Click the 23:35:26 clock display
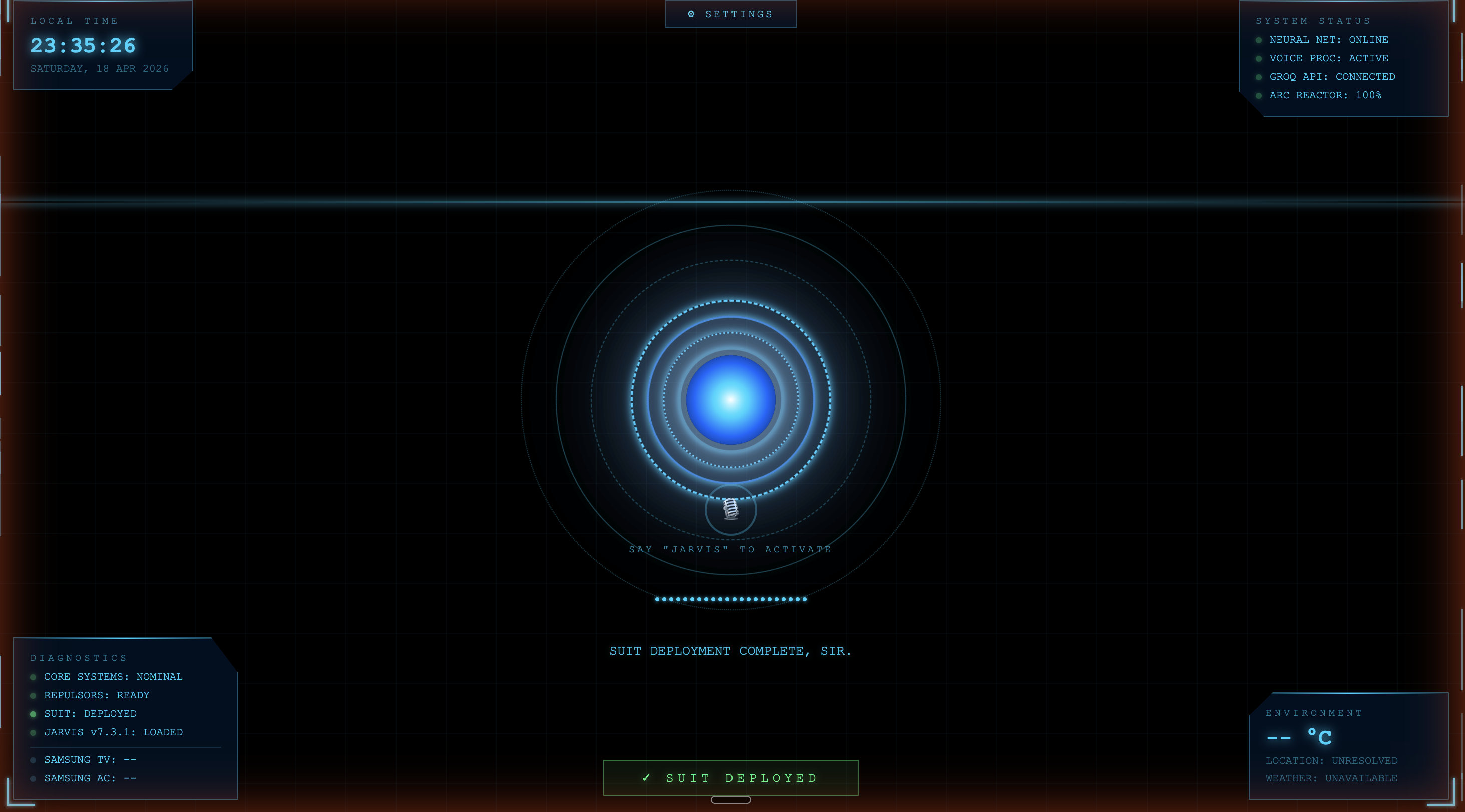This screenshot has width=1465, height=812. (x=83, y=46)
